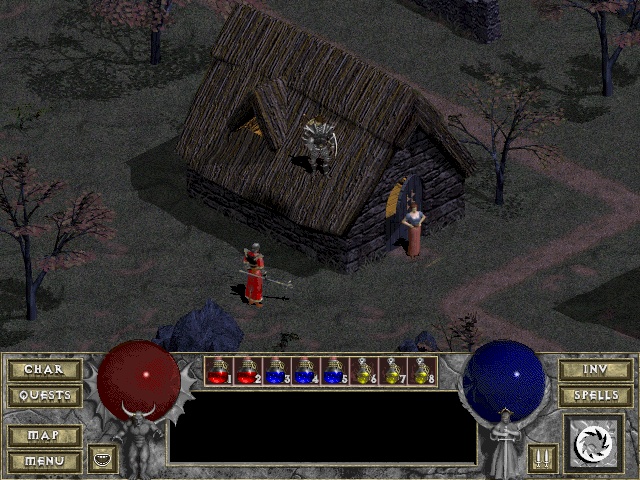Open the SPELLS book
The width and height of the screenshot is (640, 480).
pyautogui.click(x=595, y=395)
